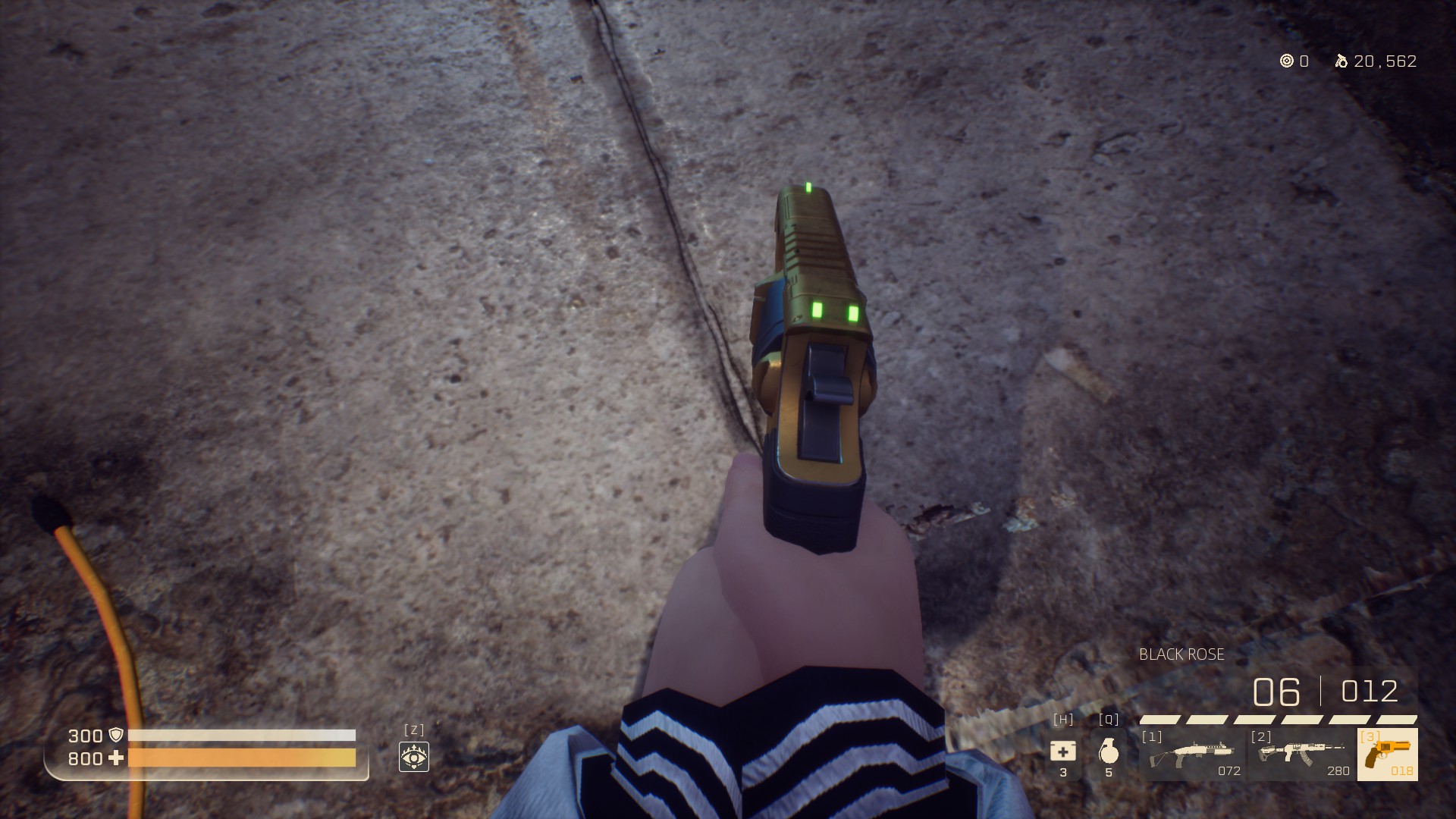Select the shotgun weapon slot
This screenshot has width=1456, height=819.
click(x=1191, y=755)
